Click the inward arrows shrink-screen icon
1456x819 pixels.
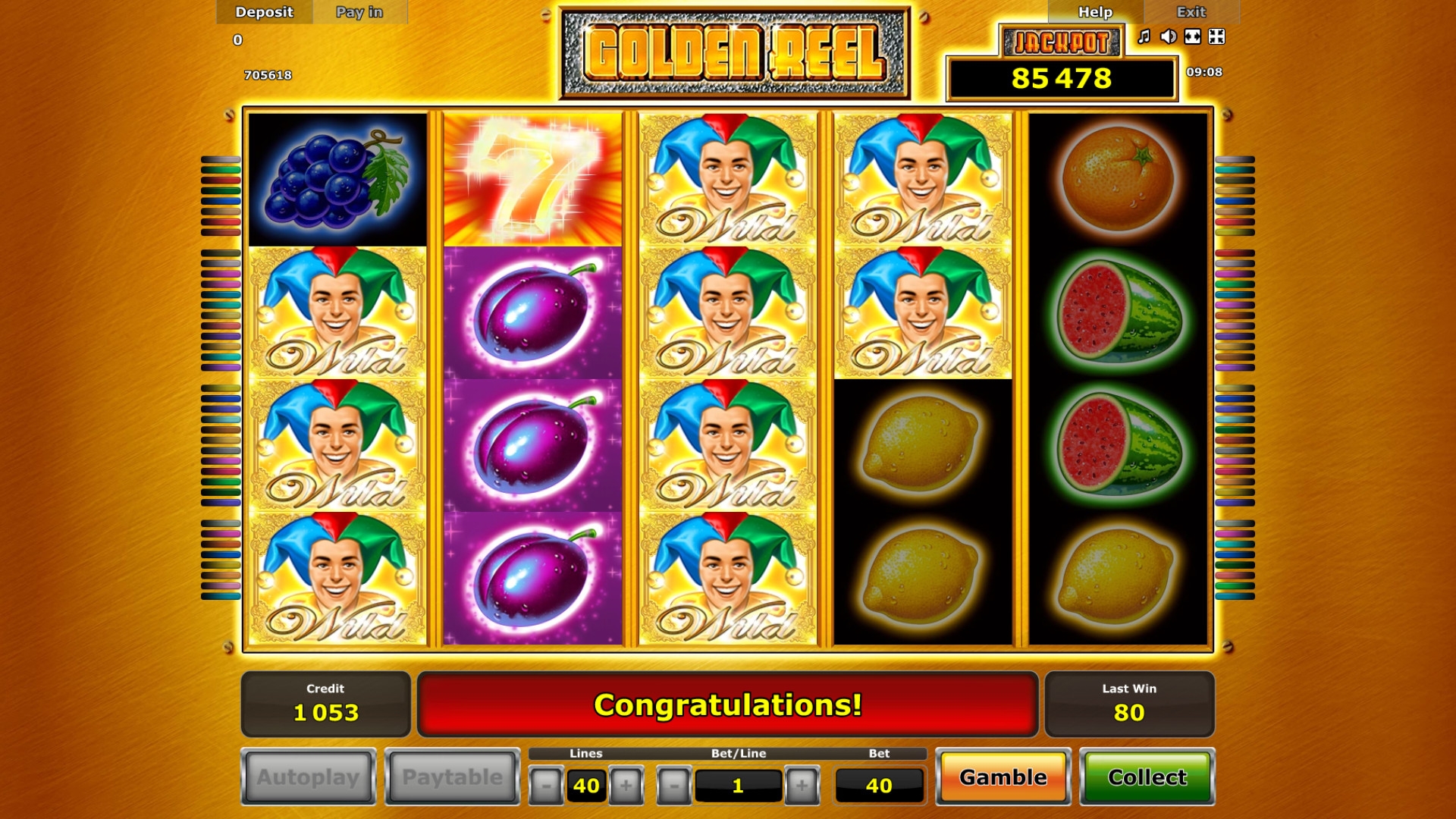click(x=1217, y=36)
